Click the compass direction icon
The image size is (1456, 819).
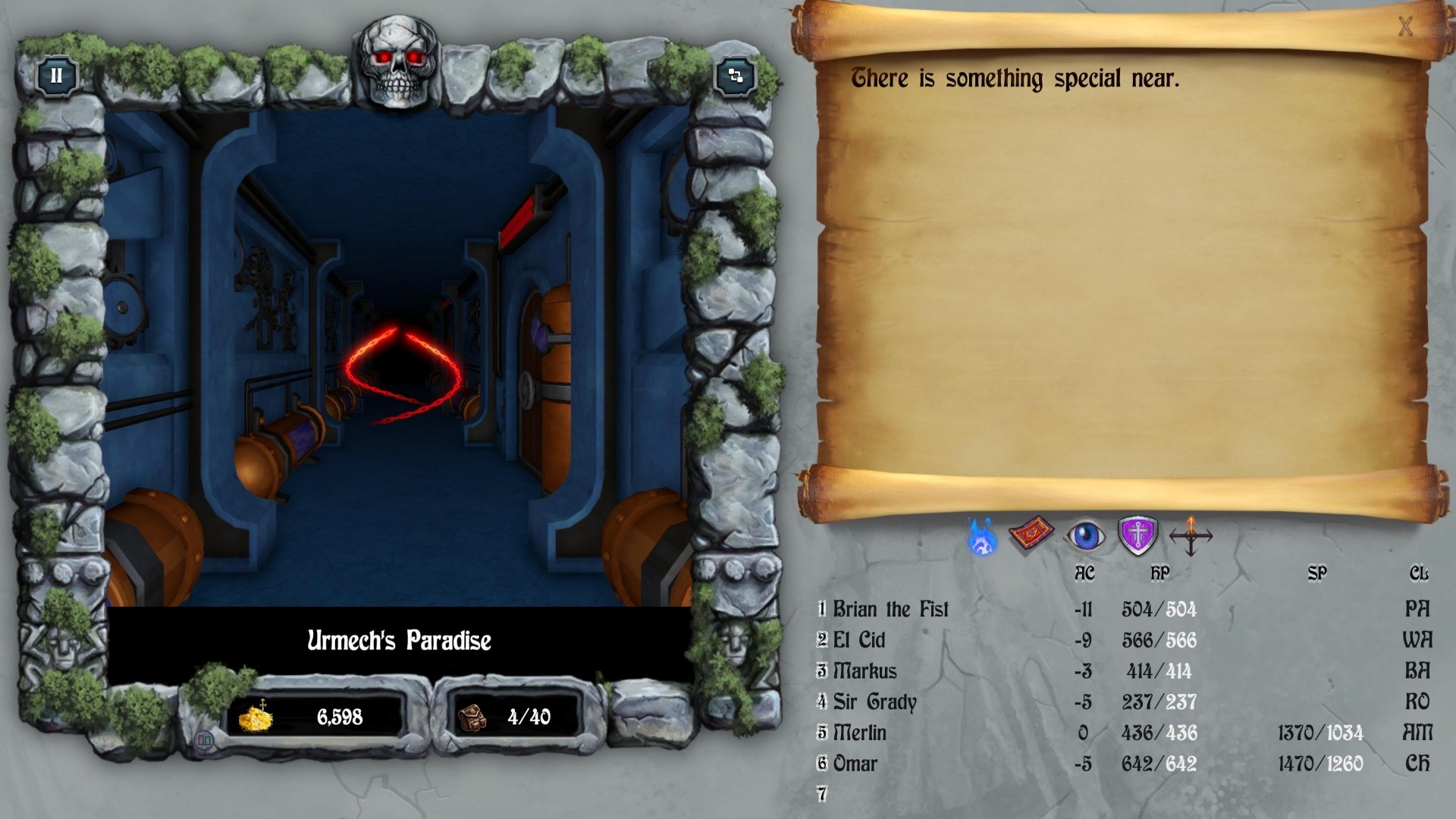1191,536
